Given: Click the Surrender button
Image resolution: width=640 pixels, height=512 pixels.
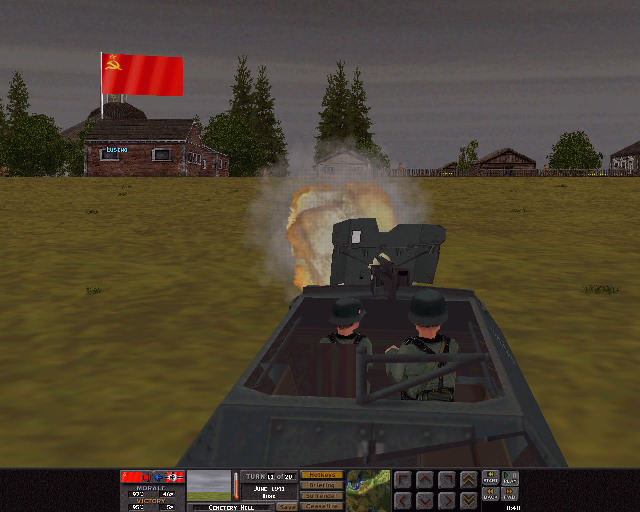Looking at the screenshot, I should 321,496.
